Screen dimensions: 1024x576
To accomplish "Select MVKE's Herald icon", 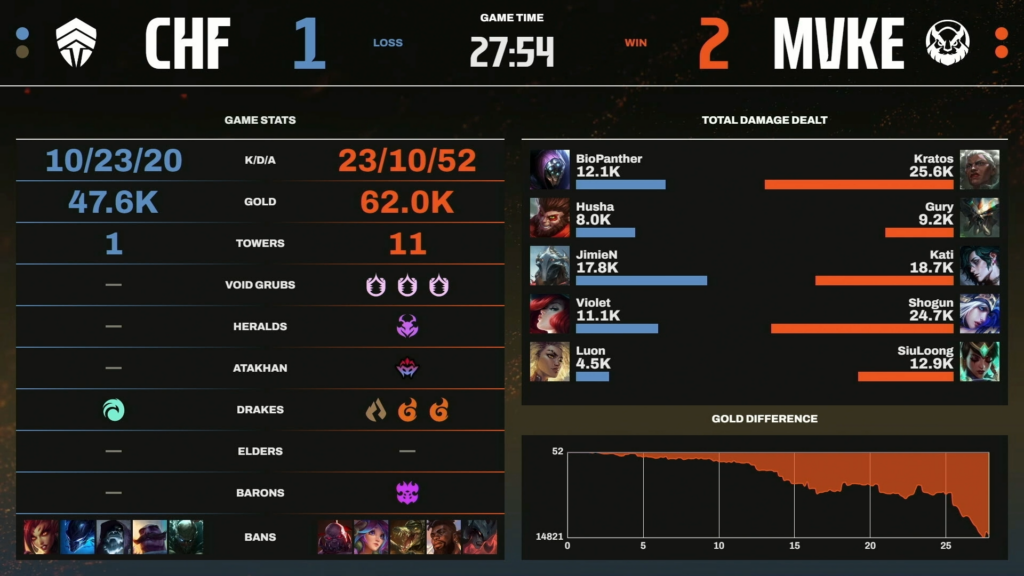I will (407, 326).
